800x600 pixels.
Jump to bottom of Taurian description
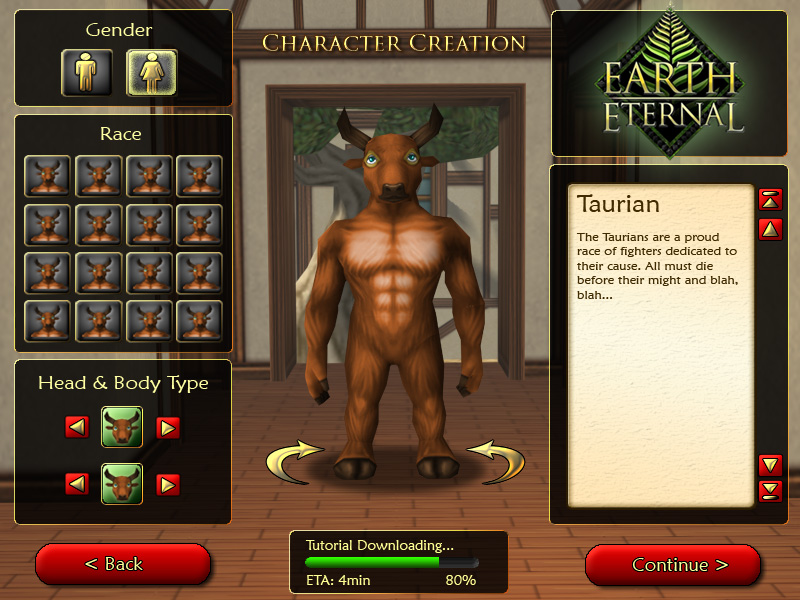(x=770, y=490)
